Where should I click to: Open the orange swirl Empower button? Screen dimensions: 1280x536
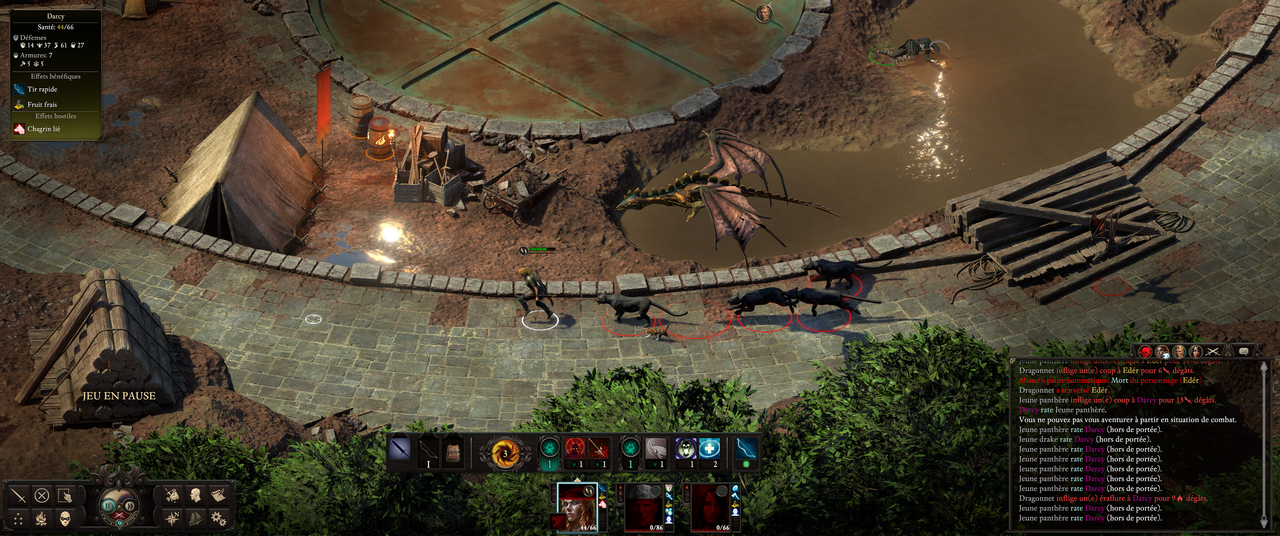[x=504, y=452]
